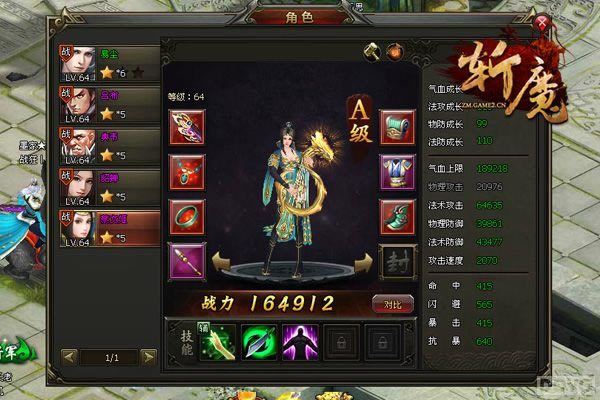Open the winged ornament equipment slot
Image resolution: width=600 pixels, height=400 pixels.
coord(187,127)
